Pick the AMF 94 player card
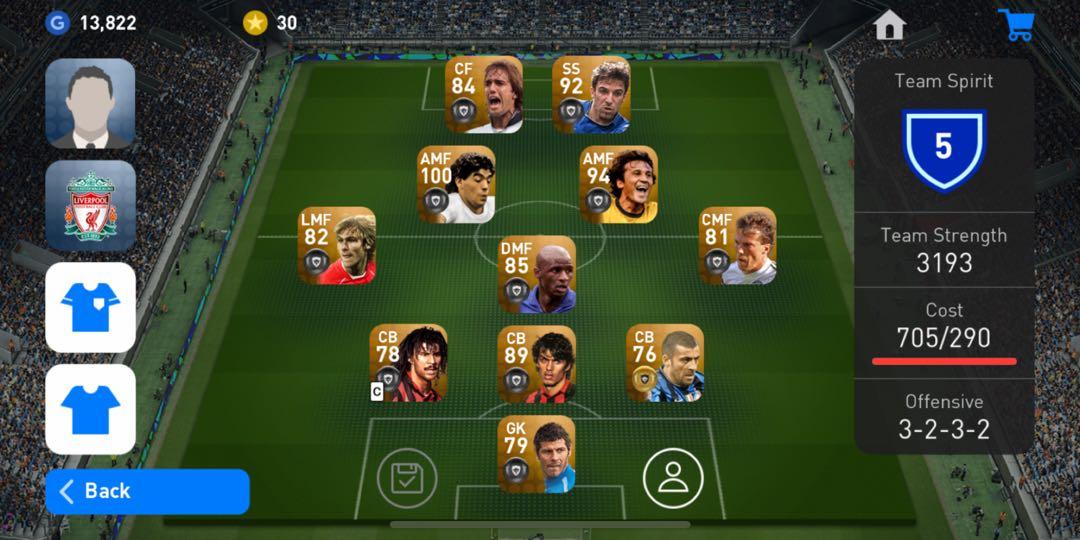 (x=619, y=185)
